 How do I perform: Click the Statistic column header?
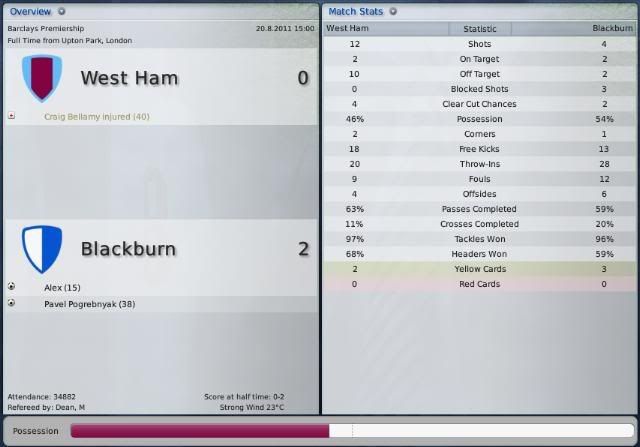479,29
